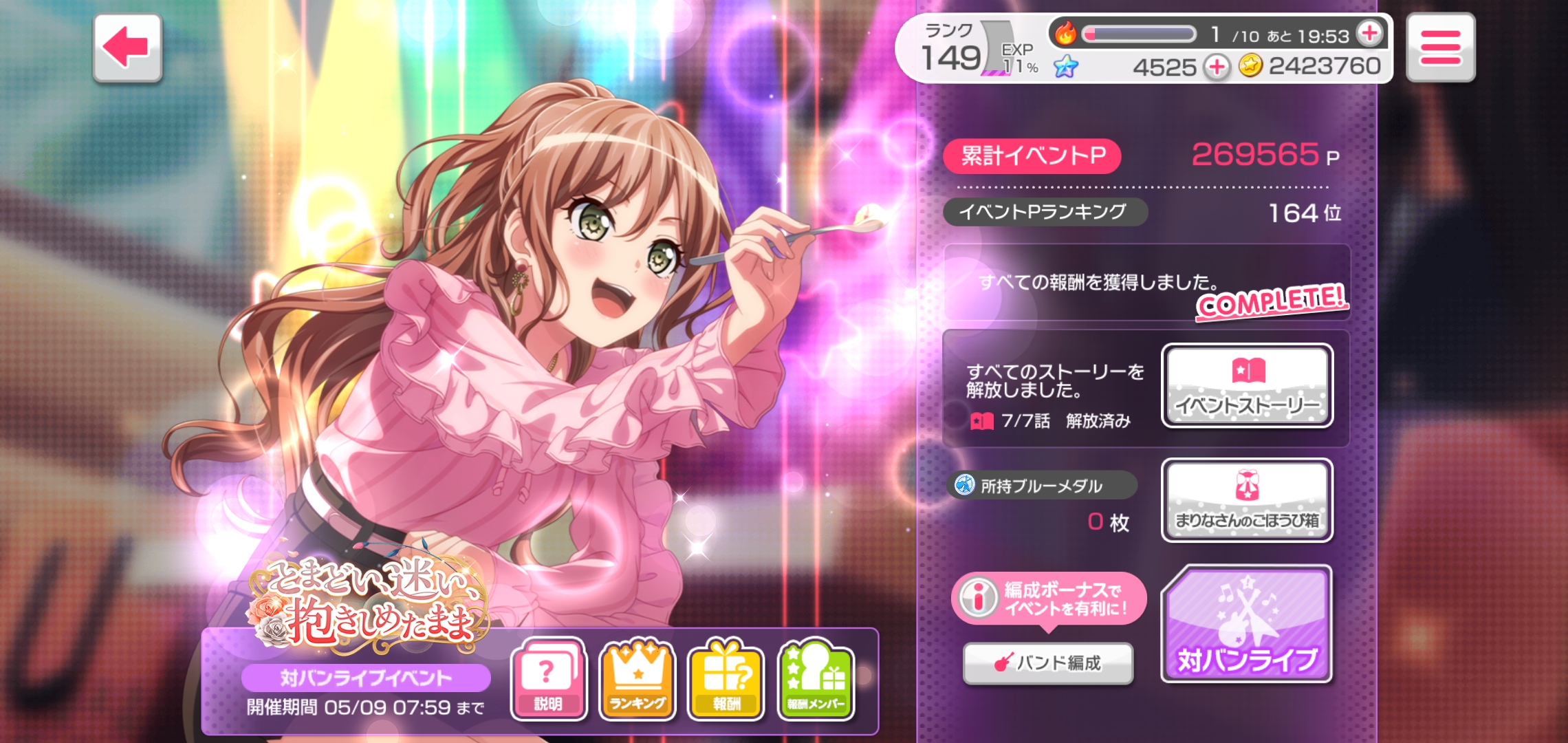Go back with the pink arrow button
This screenshot has width=1568, height=743.
127,48
